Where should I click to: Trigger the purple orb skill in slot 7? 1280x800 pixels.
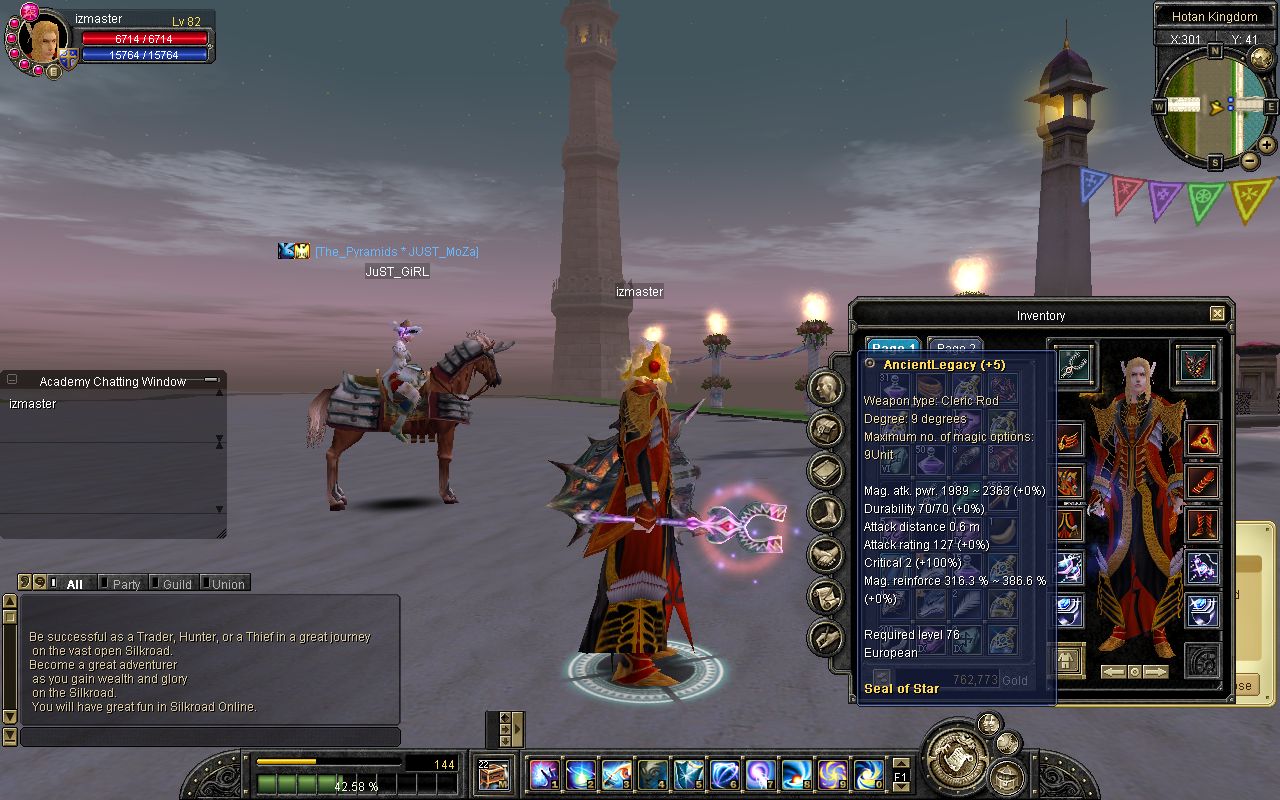pos(760,773)
